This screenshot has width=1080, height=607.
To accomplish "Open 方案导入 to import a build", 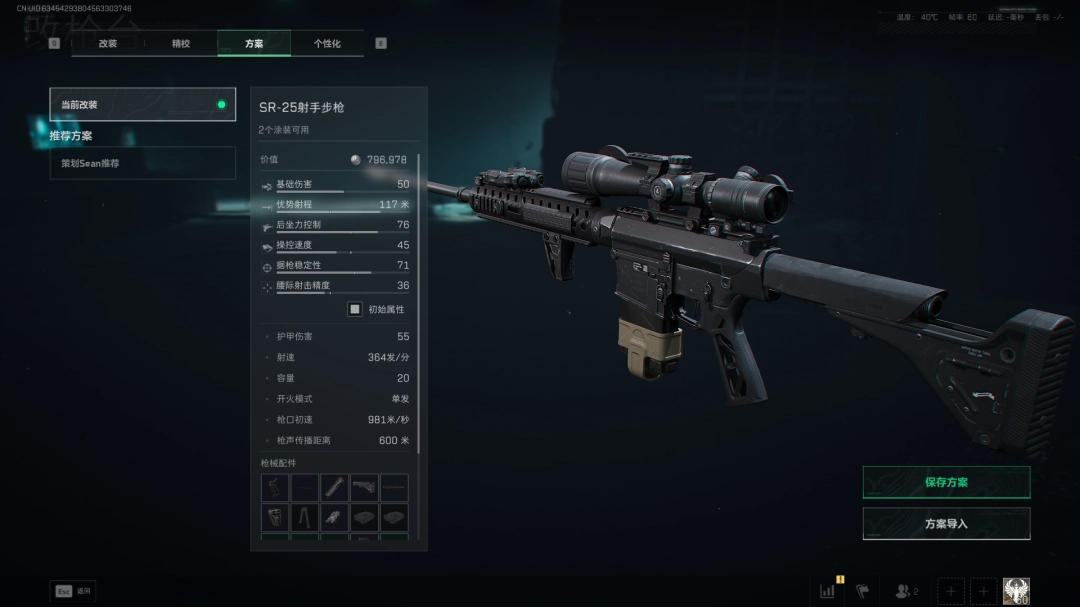I will pos(946,523).
